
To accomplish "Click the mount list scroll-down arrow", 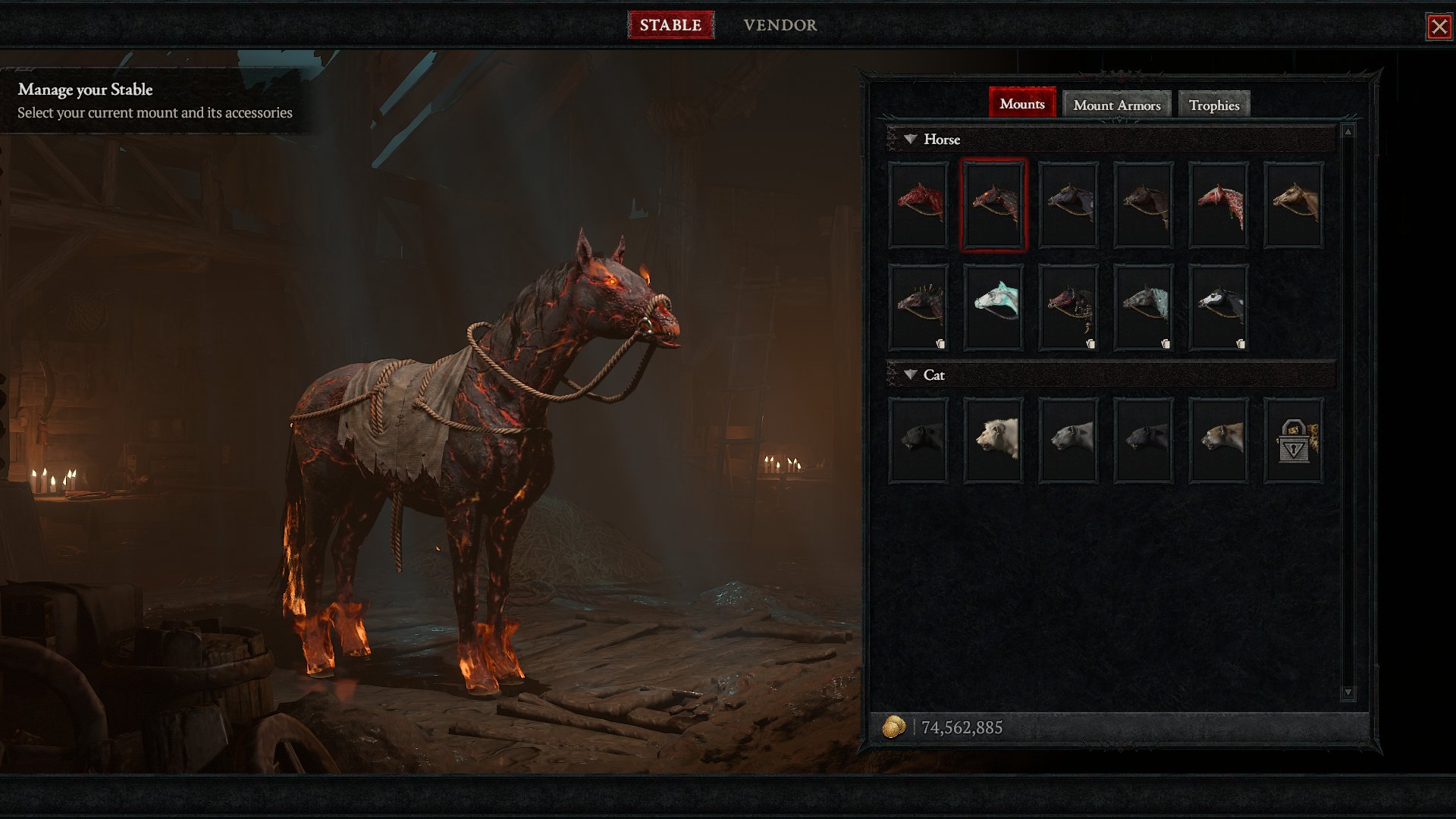I will point(1348,692).
